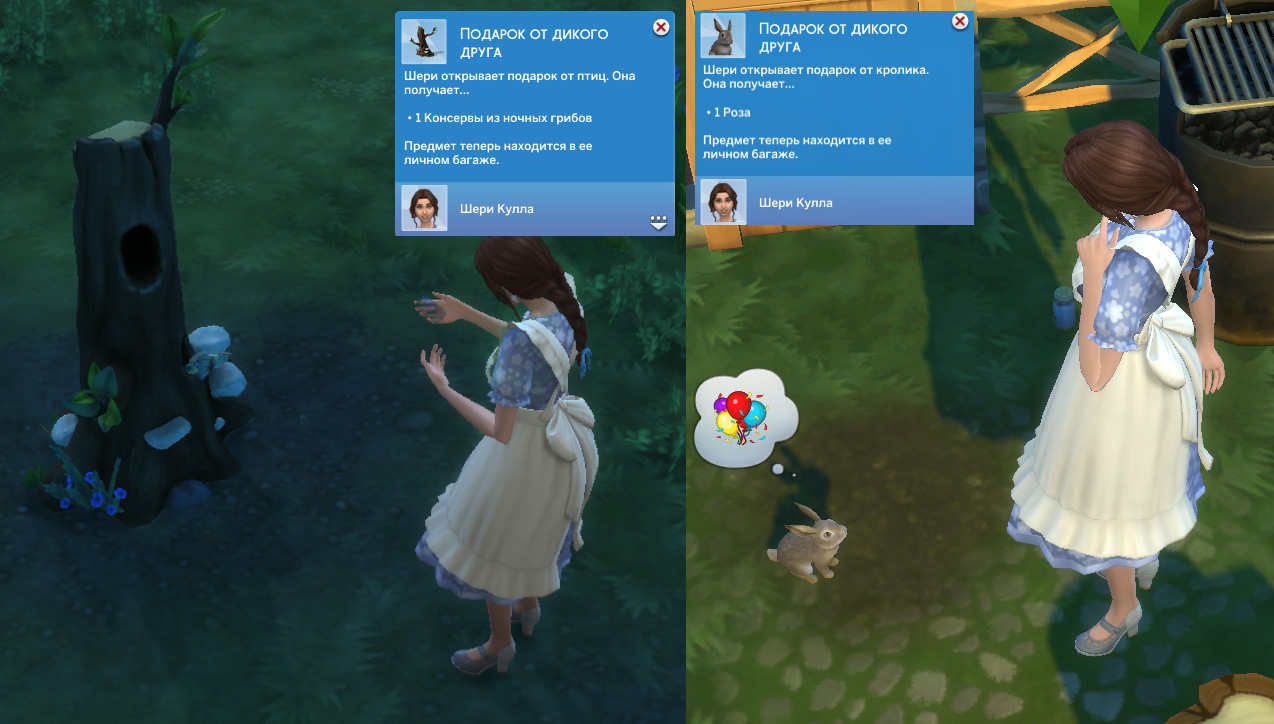
Task: Click Шери Кулла portrait in the rabbit notification
Action: pyautogui.click(x=723, y=201)
